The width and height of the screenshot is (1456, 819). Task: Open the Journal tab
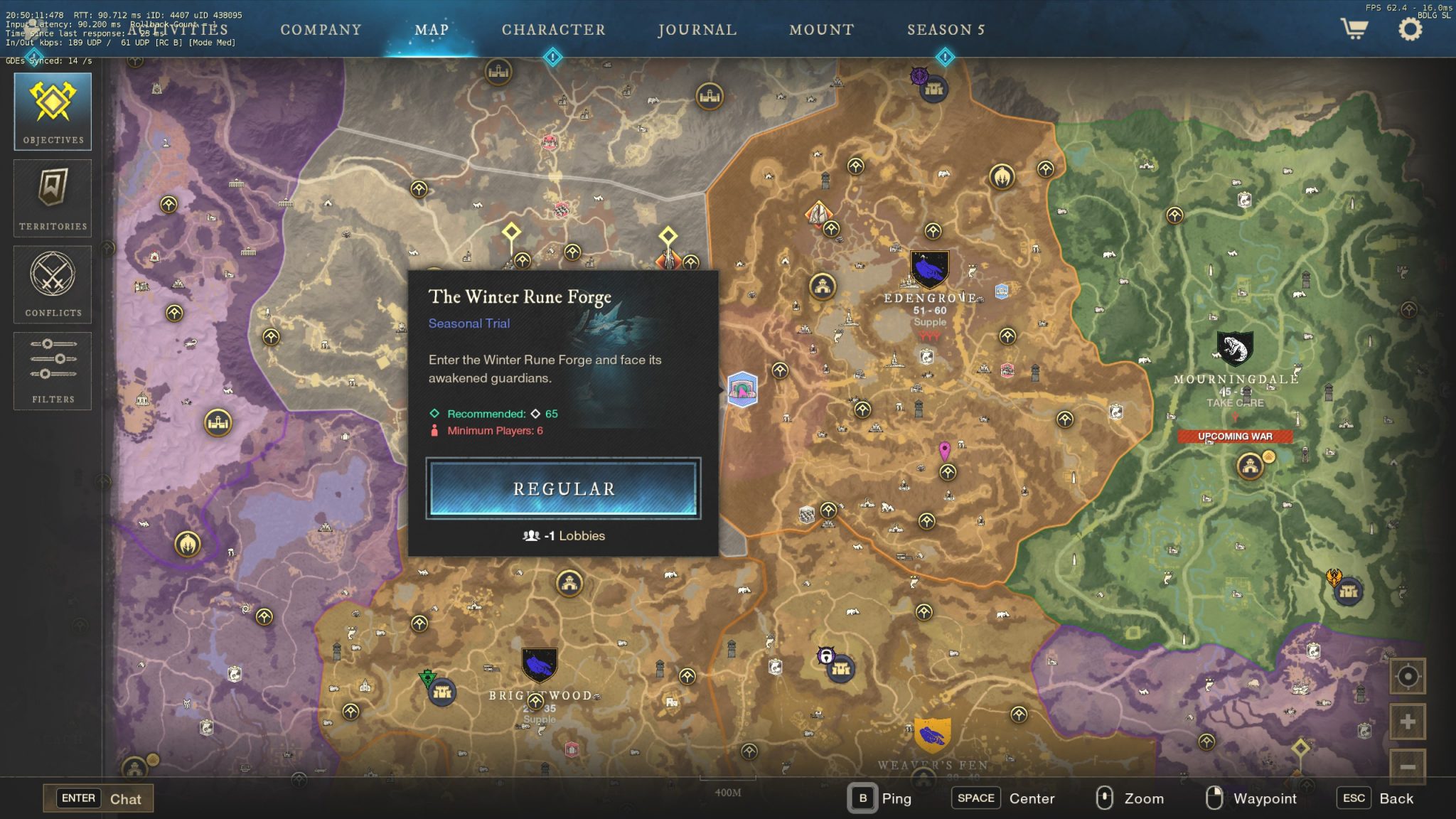pos(697,30)
